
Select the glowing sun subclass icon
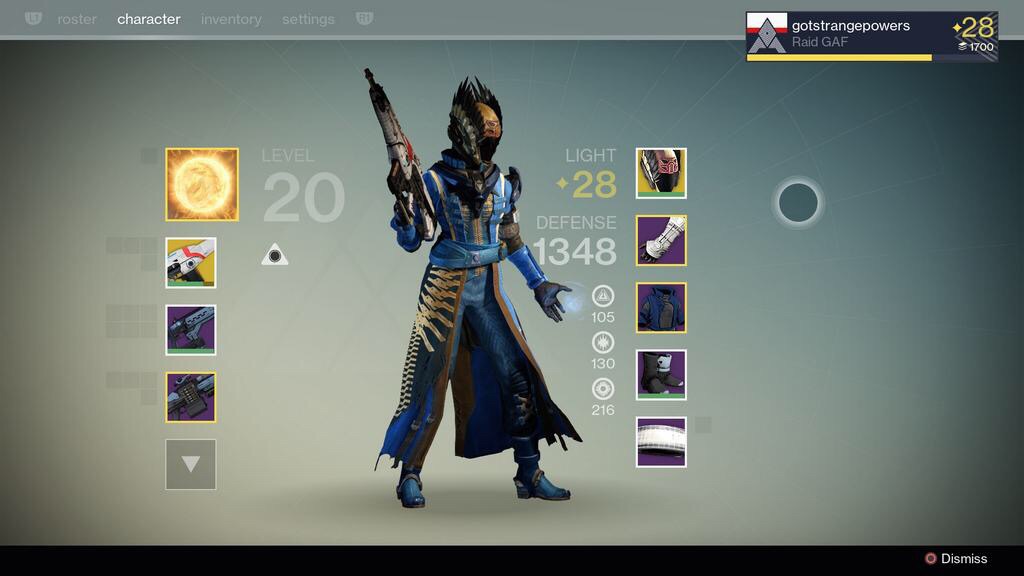pyautogui.click(x=202, y=184)
